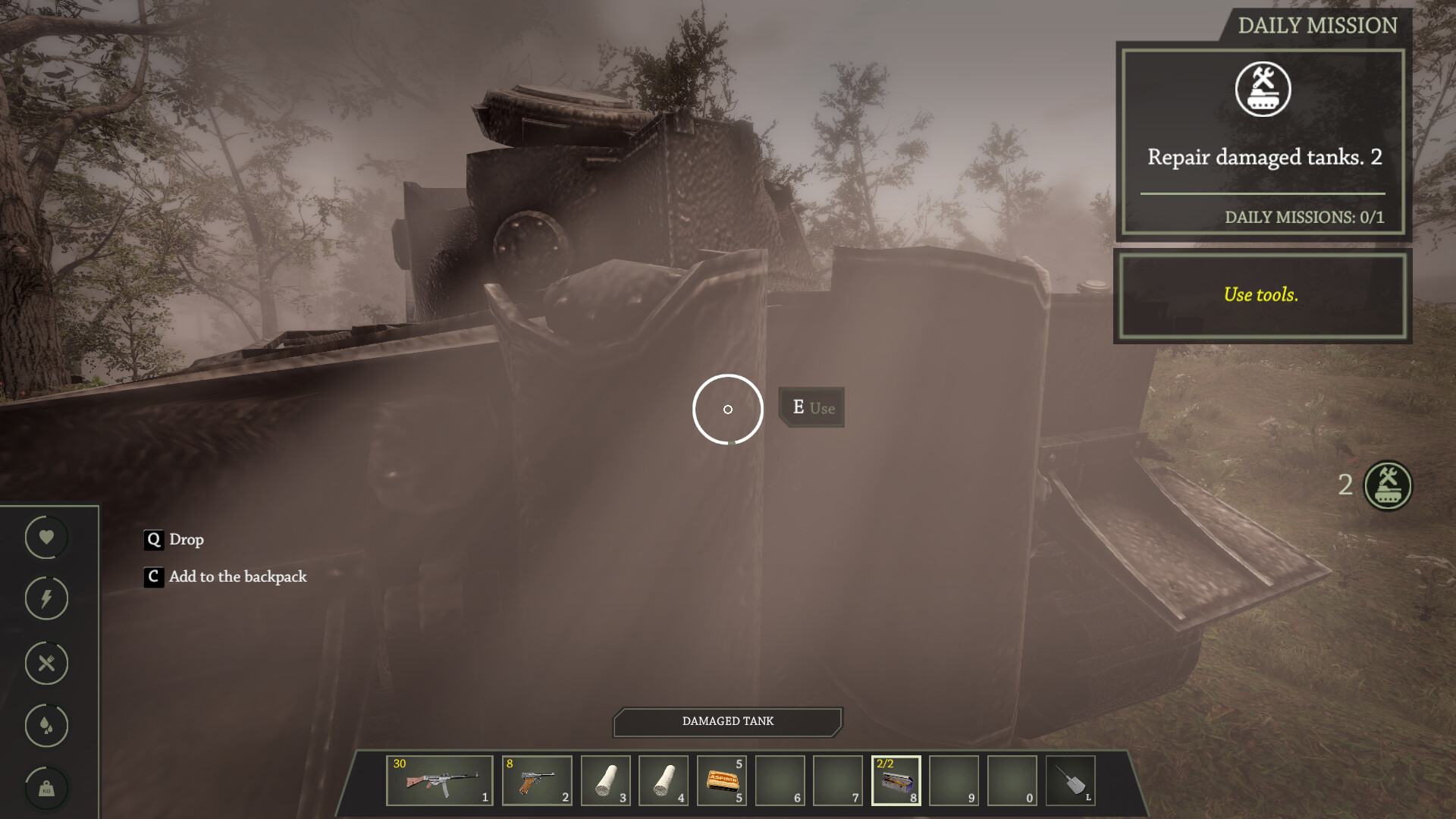Click the Use tools mission objective
Viewport: 1456px width, 819px height.
[1262, 295]
